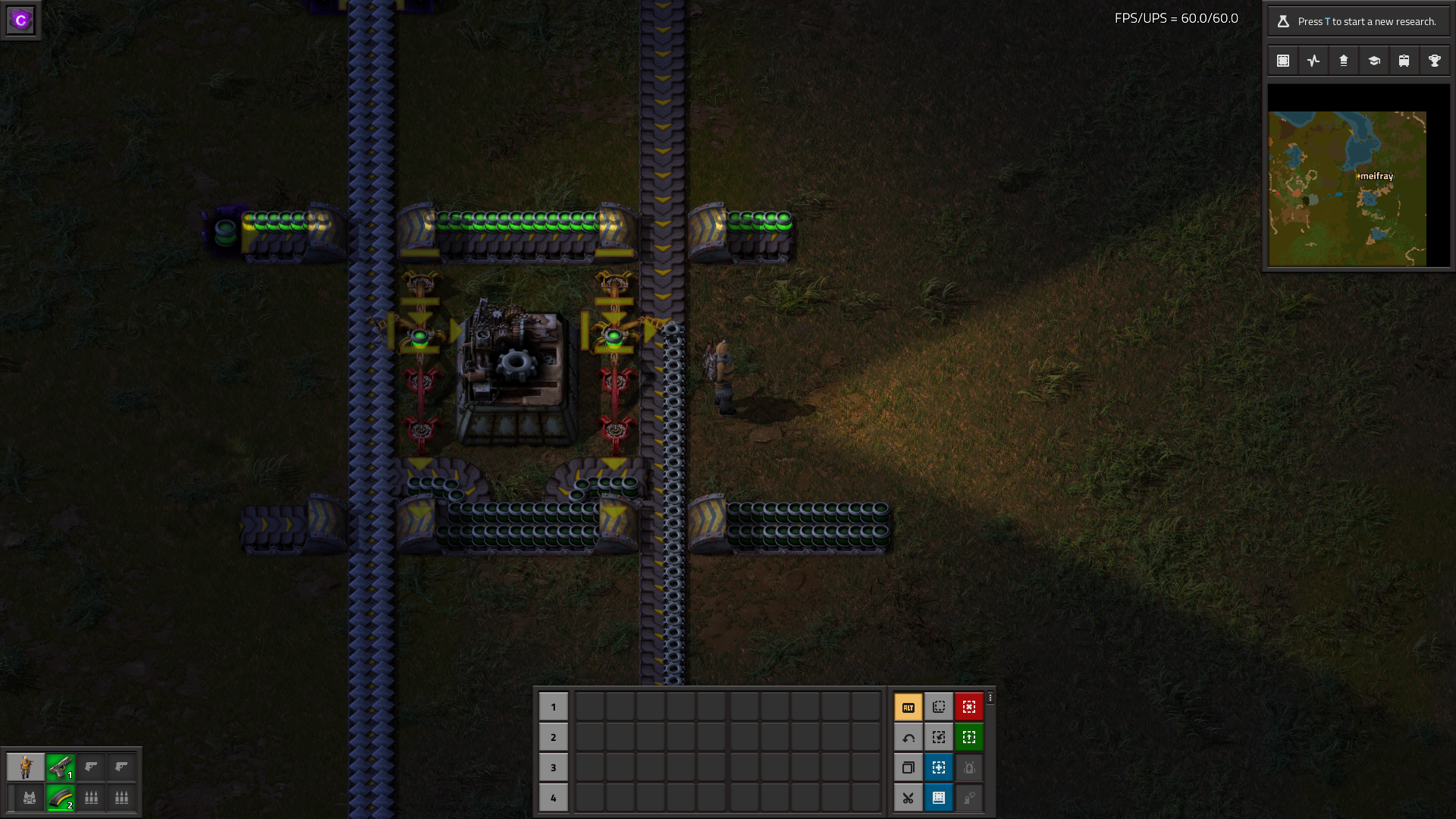Expand extra shortcuts with the vertical dots
Image resolution: width=1456 pixels, height=819 pixels.
[x=990, y=697]
